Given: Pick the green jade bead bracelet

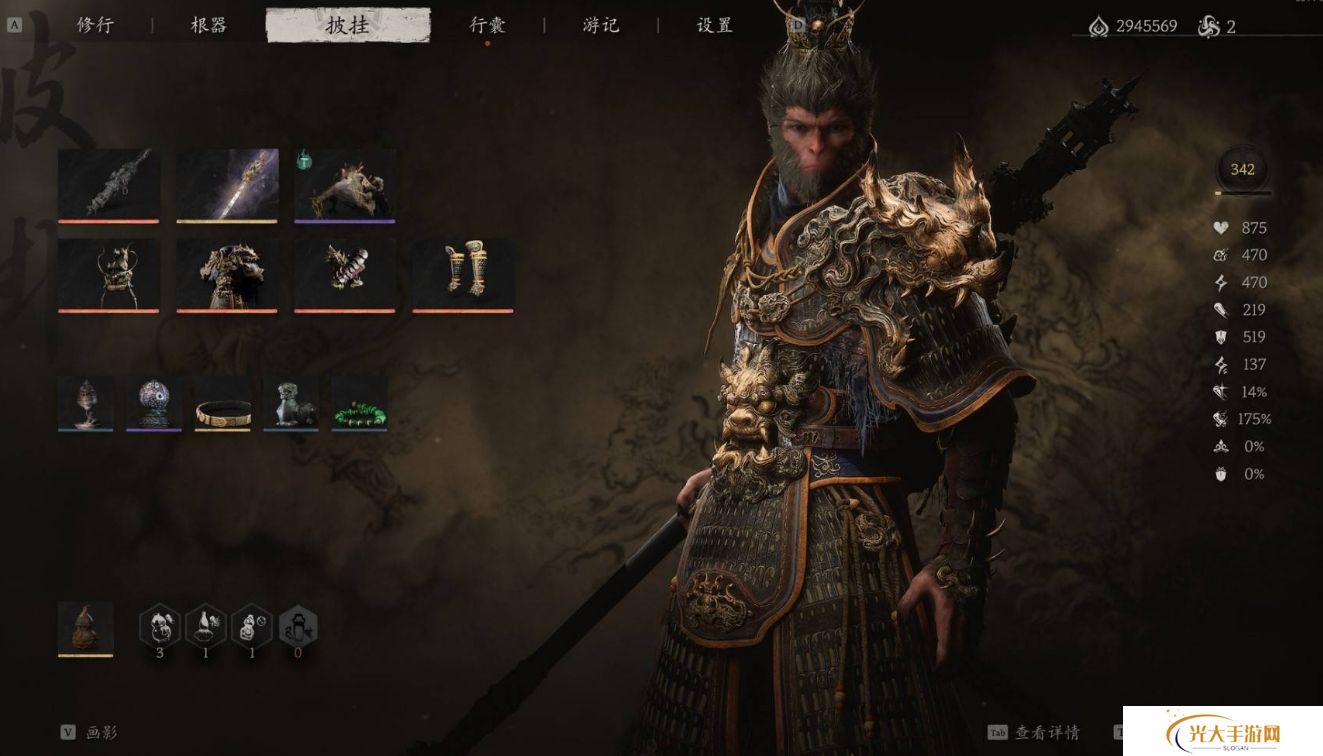Looking at the screenshot, I should tap(359, 403).
